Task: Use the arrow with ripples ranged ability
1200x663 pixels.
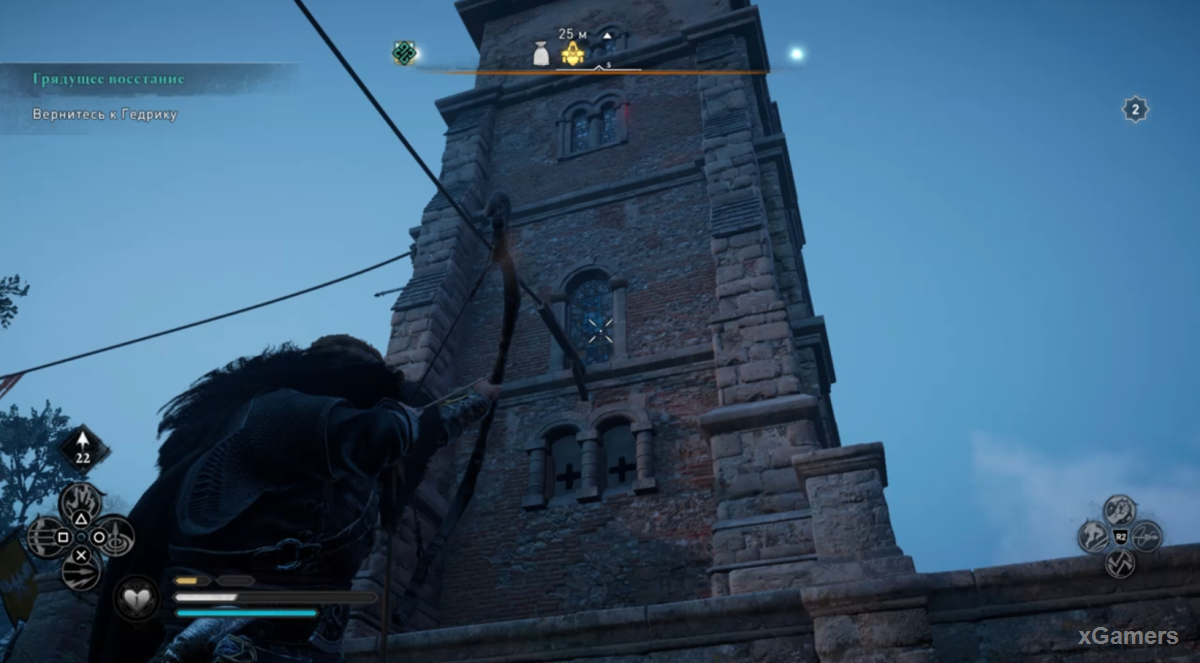Action: (117, 535)
